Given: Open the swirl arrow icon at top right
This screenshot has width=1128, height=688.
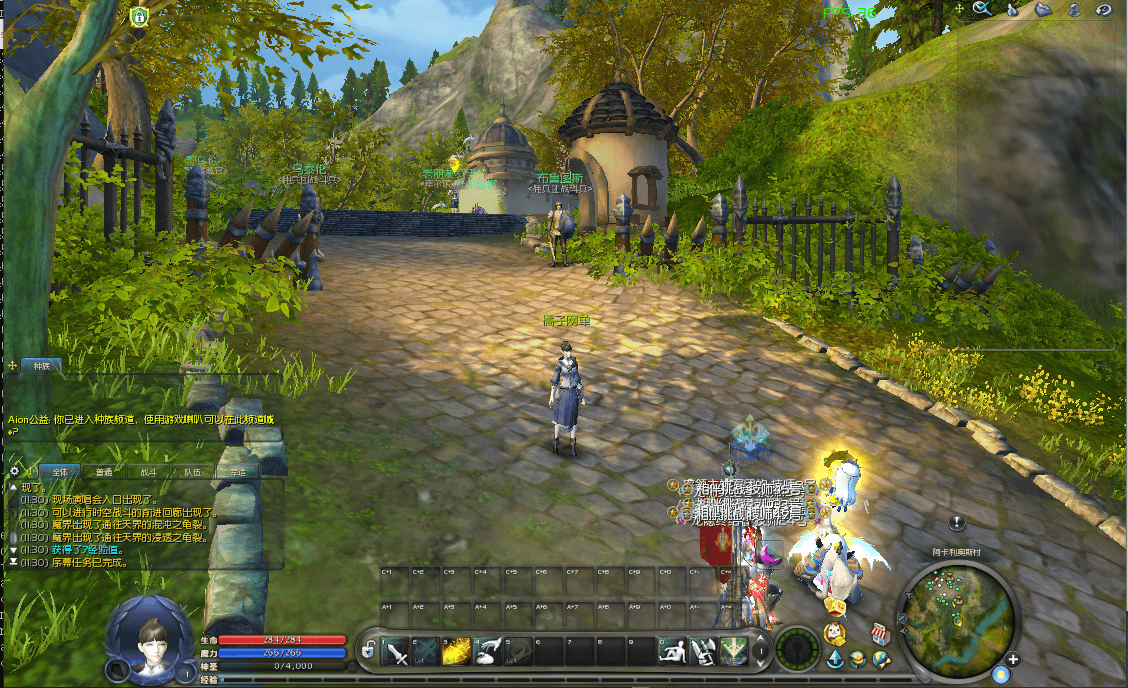Looking at the screenshot, I should pyautogui.click(x=1104, y=9).
